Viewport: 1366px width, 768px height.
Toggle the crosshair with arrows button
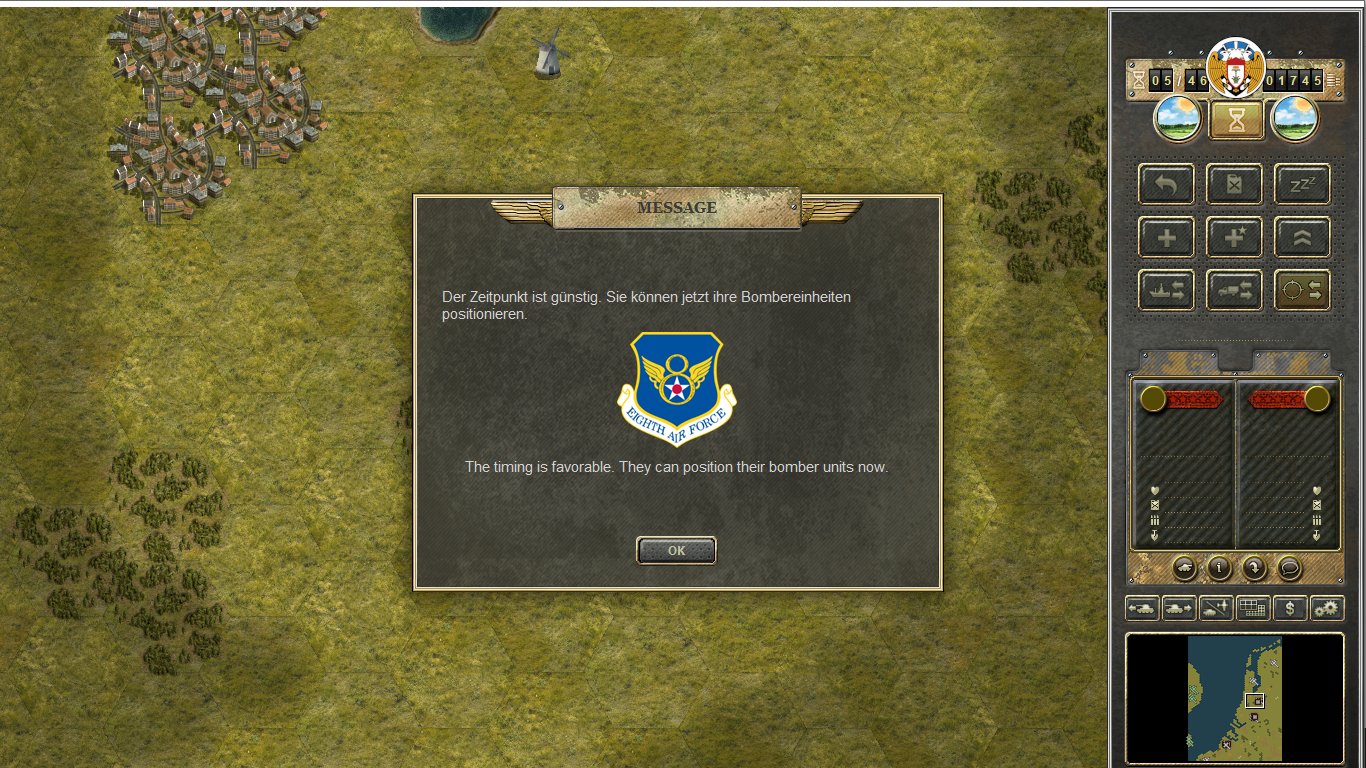click(1302, 291)
